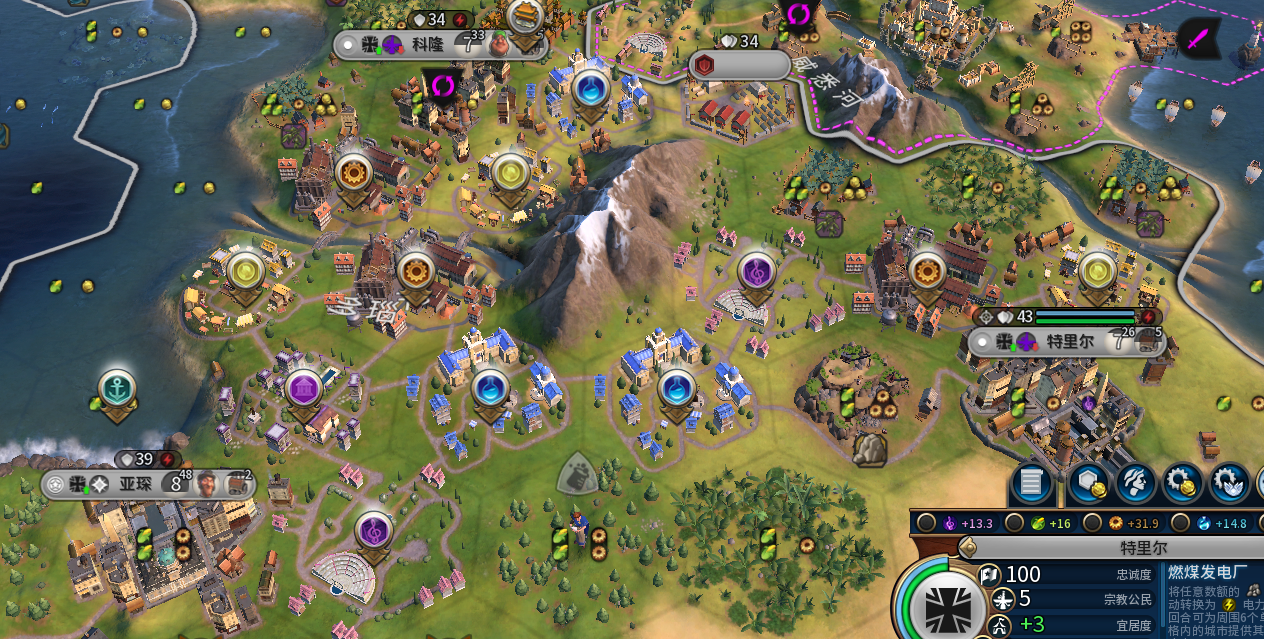Toggle the science yield focus circle
Viewport: 1264px width, 639px height.
click(x=1181, y=523)
